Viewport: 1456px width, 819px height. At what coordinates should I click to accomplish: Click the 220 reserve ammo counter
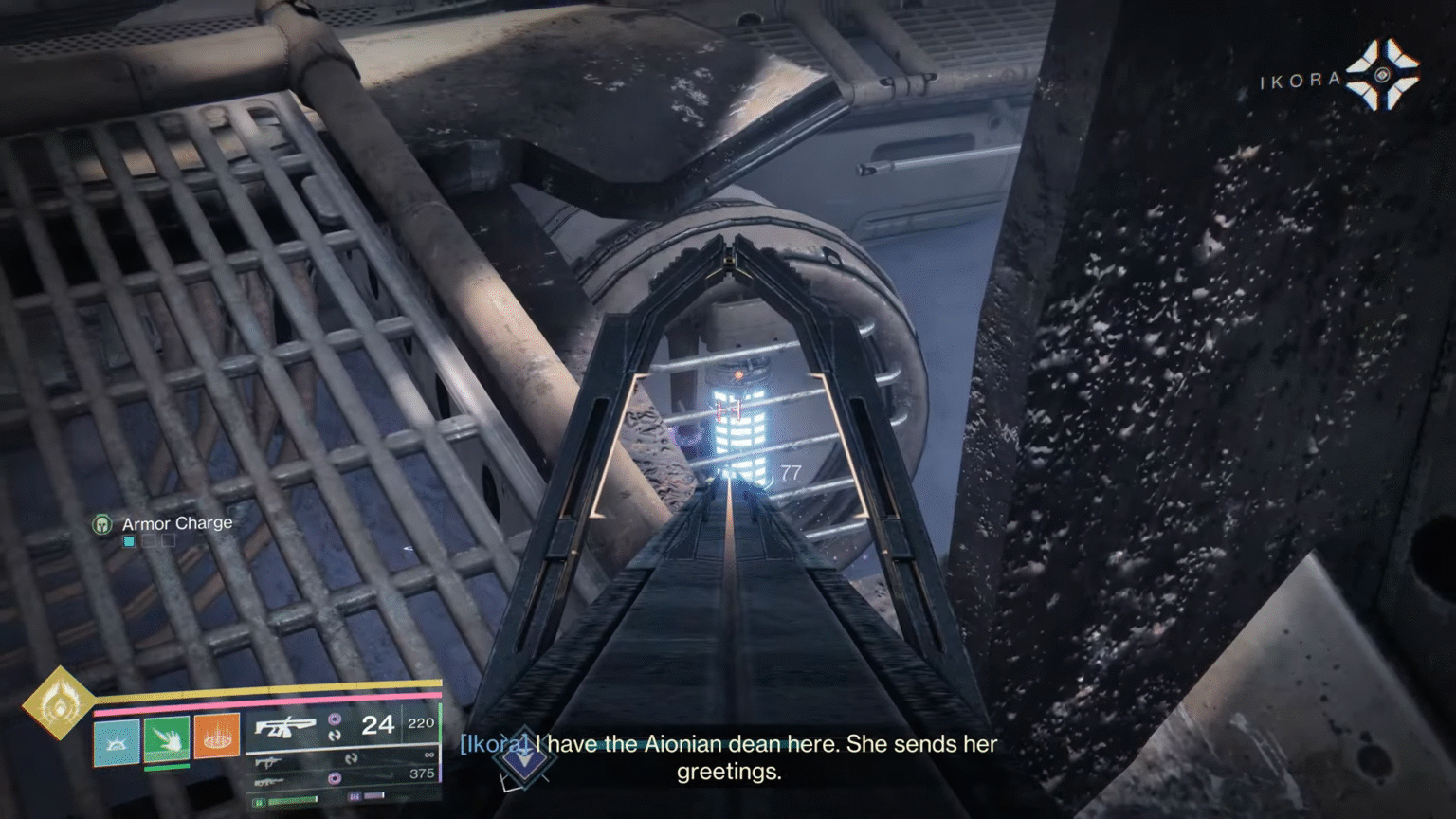pos(421,722)
